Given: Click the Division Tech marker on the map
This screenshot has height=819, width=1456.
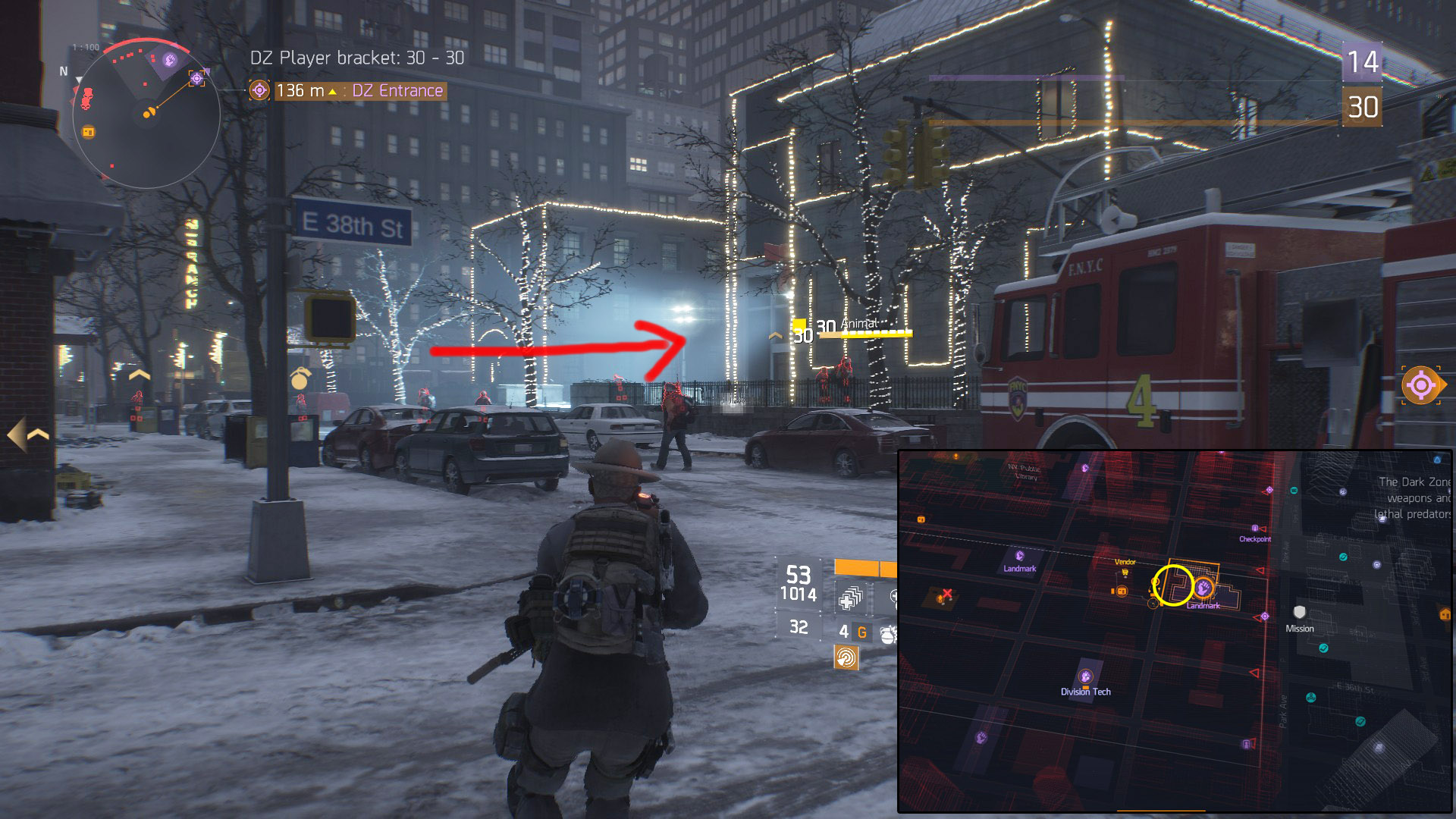Looking at the screenshot, I should (x=1085, y=676).
